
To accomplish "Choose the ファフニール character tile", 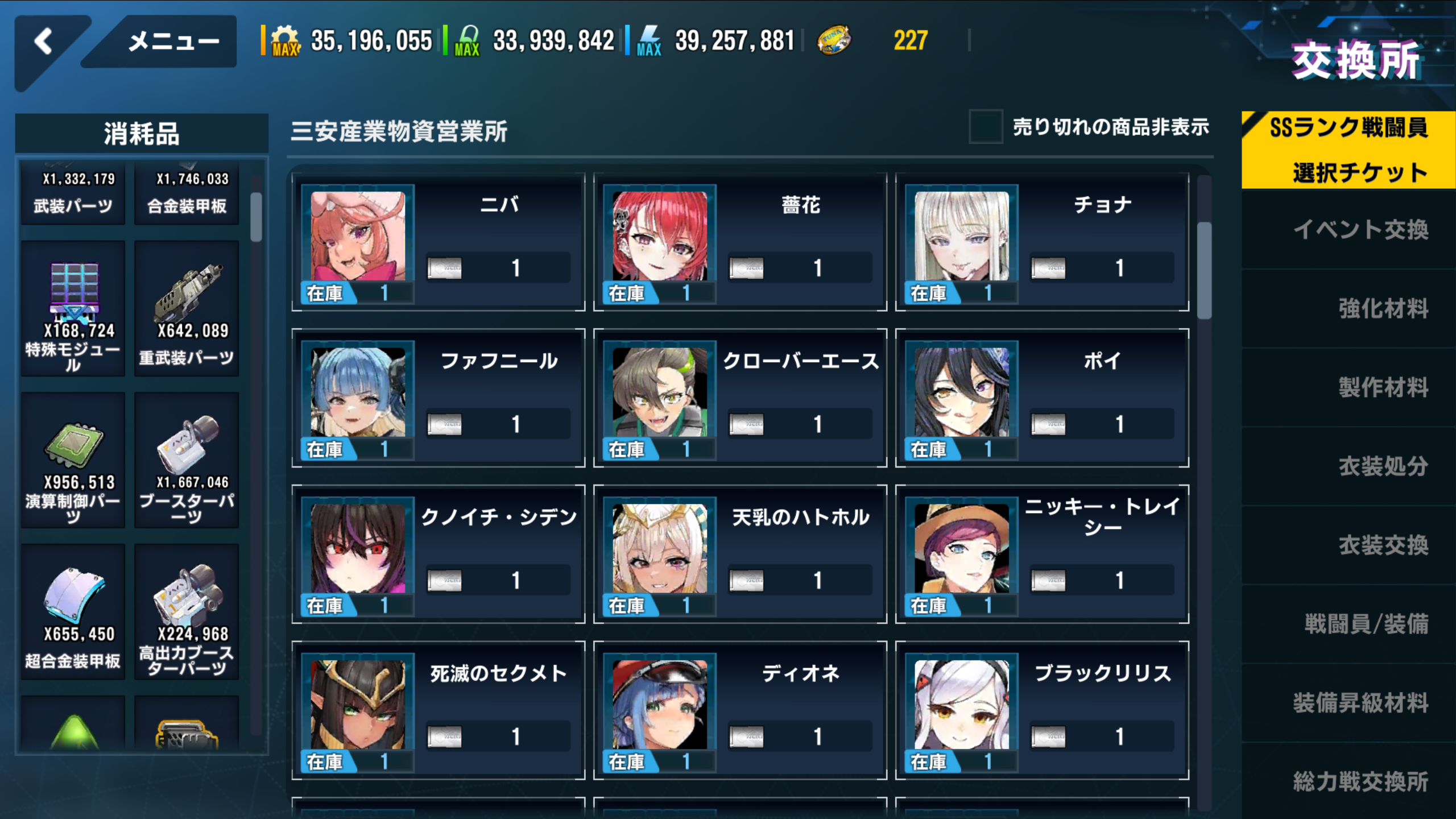I will tap(438, 398).
